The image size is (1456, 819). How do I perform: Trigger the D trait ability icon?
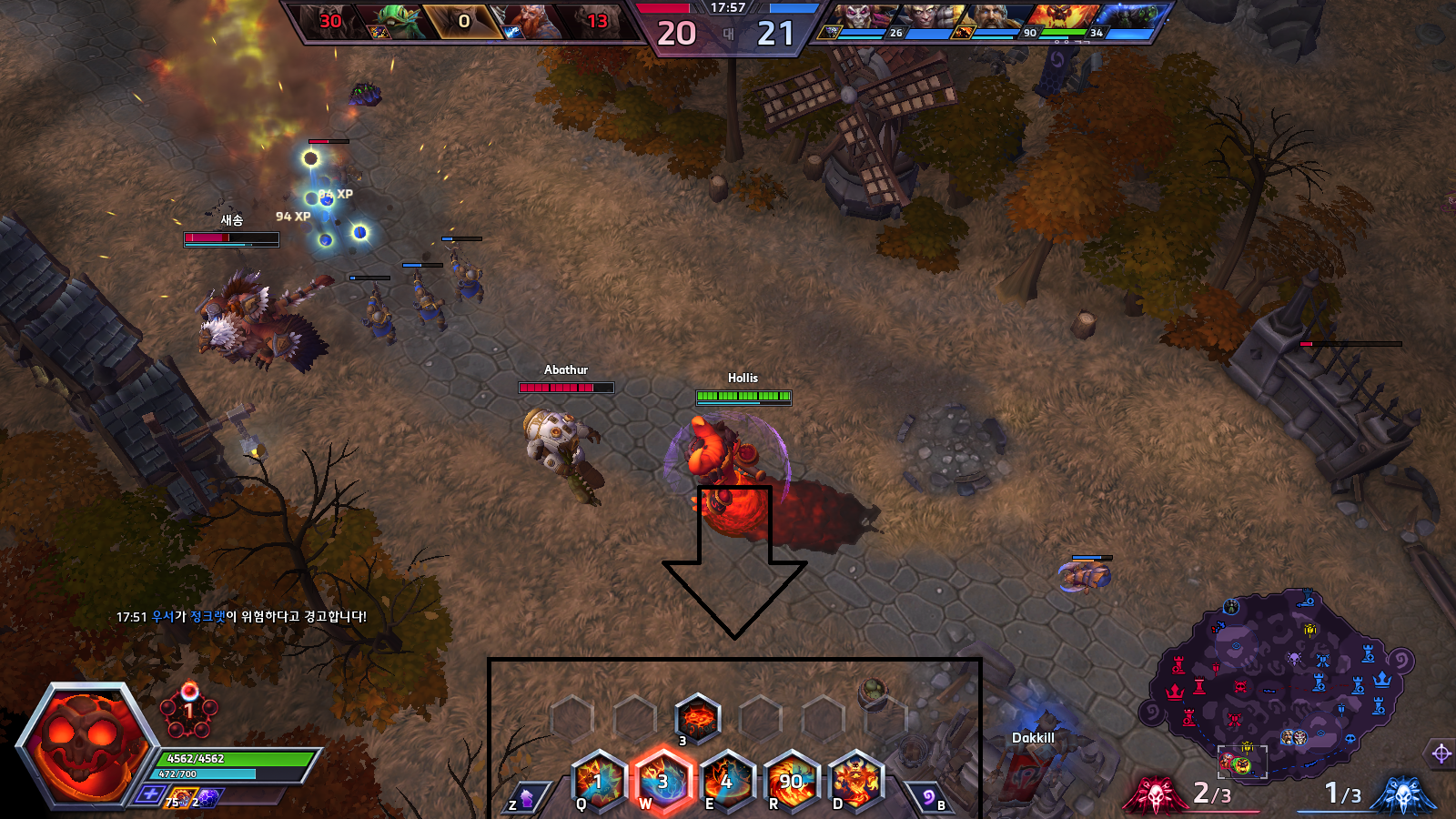[x=854, y=780]
